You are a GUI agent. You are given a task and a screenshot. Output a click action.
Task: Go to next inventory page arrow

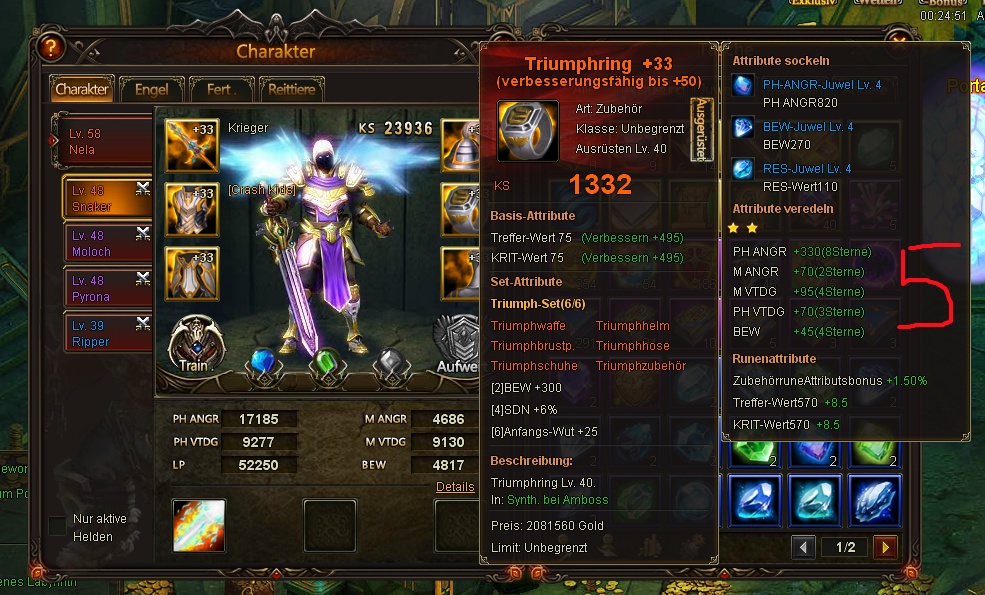pos(884,547)
